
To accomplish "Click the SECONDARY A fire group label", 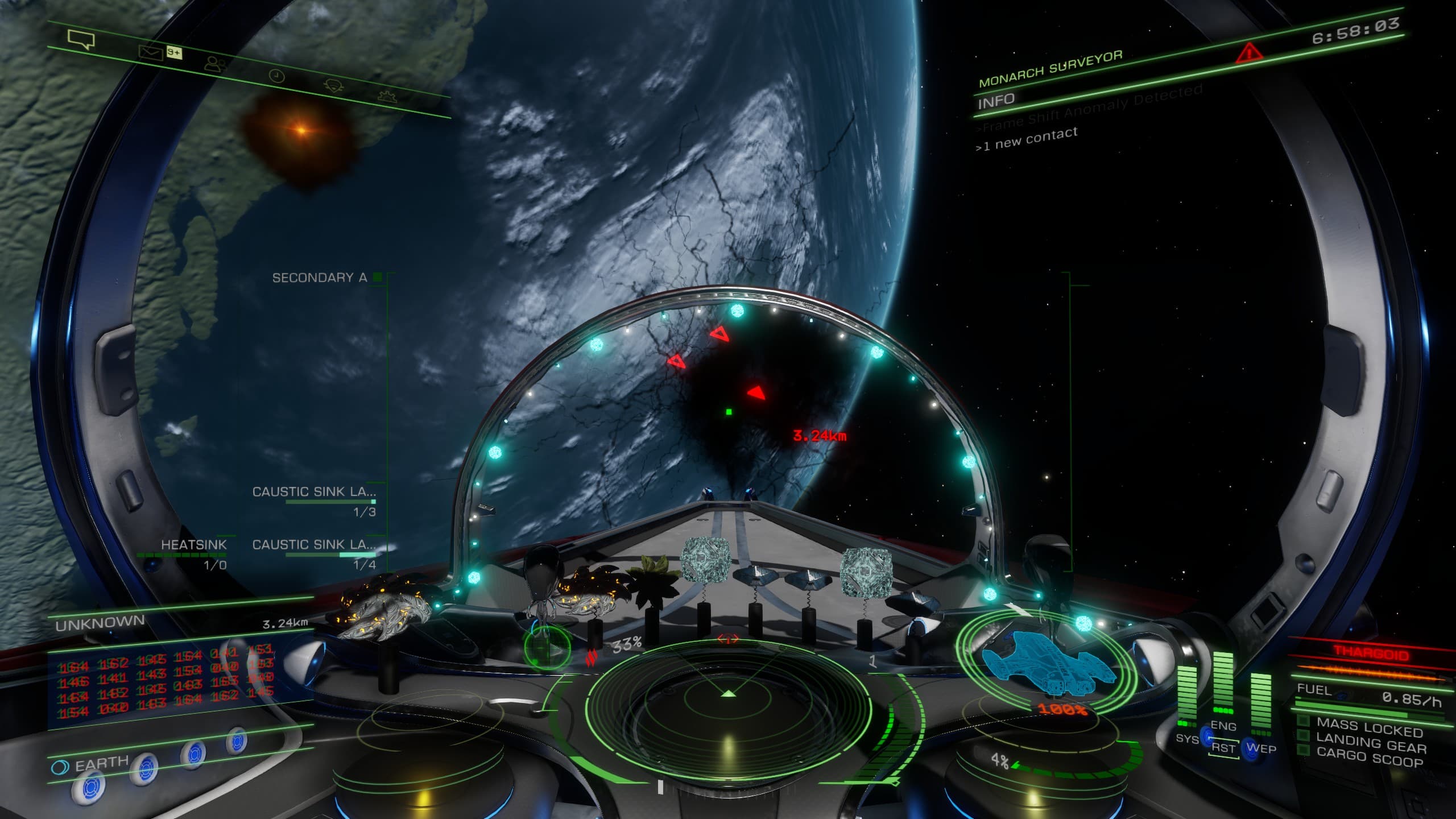I will 320,278.
